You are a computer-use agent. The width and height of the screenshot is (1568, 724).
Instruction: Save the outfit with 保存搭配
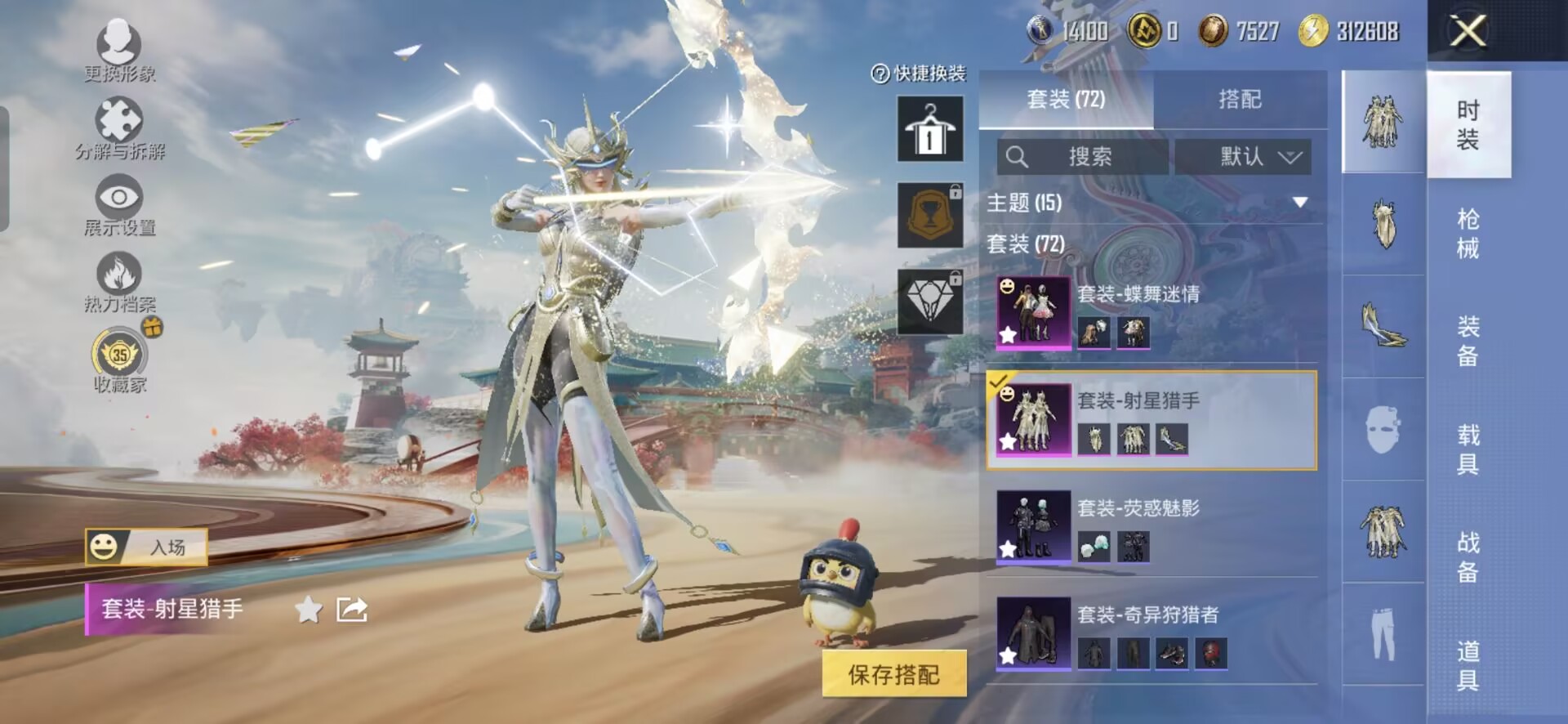(x=894, y=674)
